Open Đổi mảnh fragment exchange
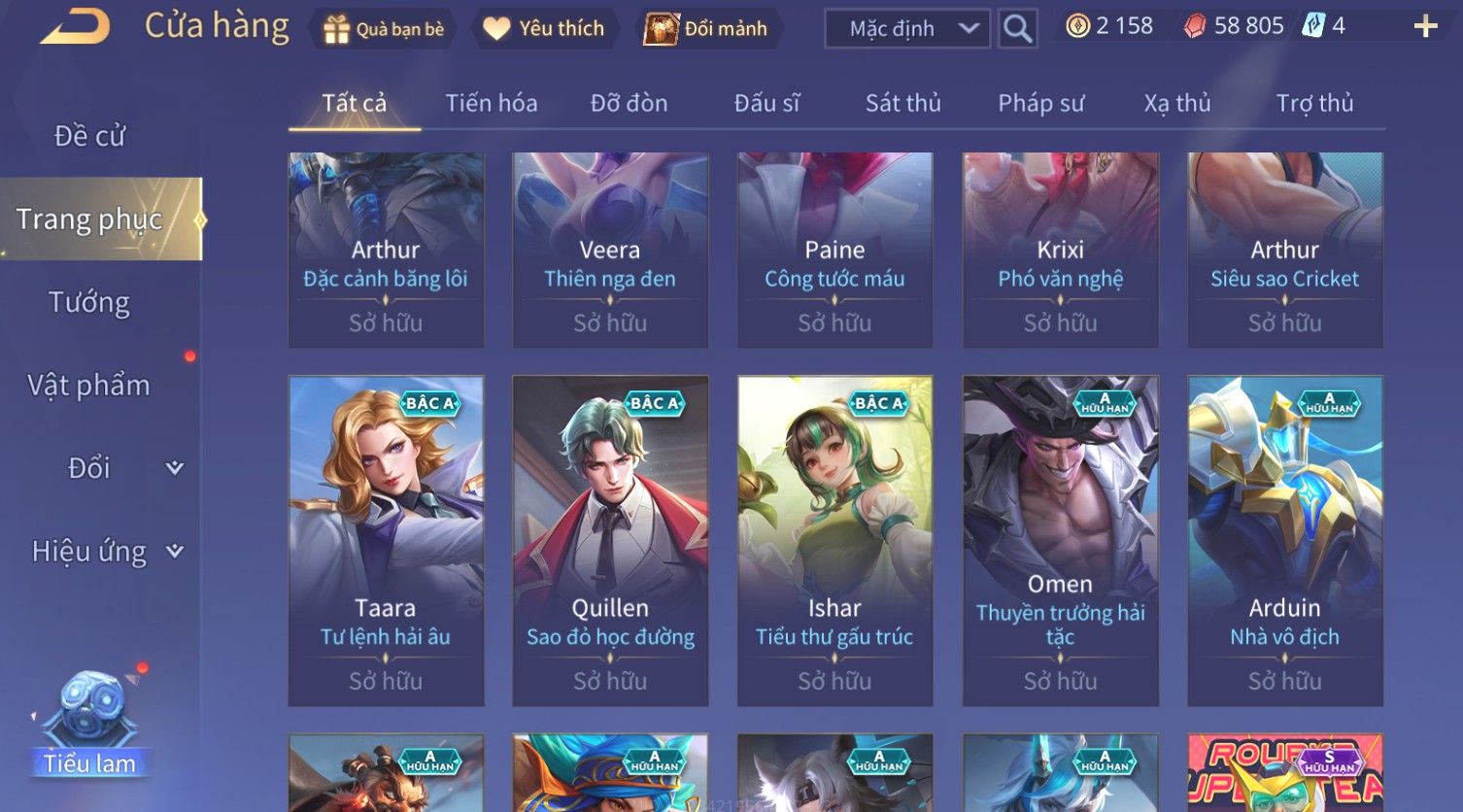1463x812 pixels. (706, 29)
